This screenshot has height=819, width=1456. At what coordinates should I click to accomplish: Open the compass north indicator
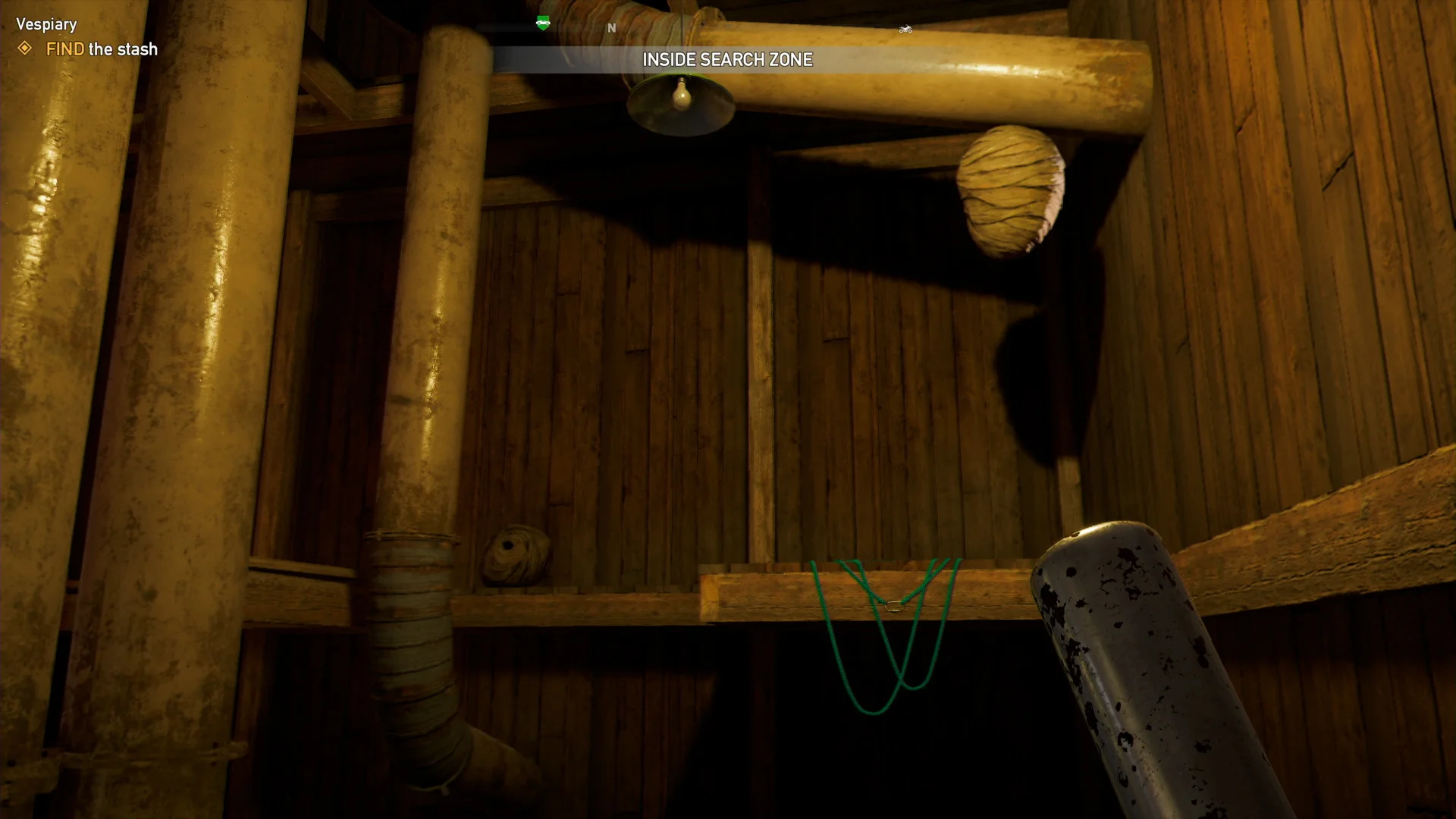tap(611, 27)
